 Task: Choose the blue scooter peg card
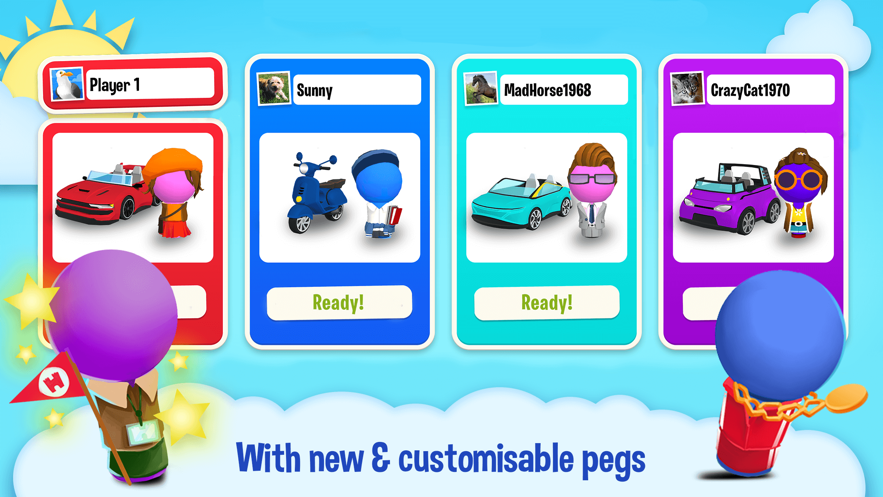[x=339, y=197]
